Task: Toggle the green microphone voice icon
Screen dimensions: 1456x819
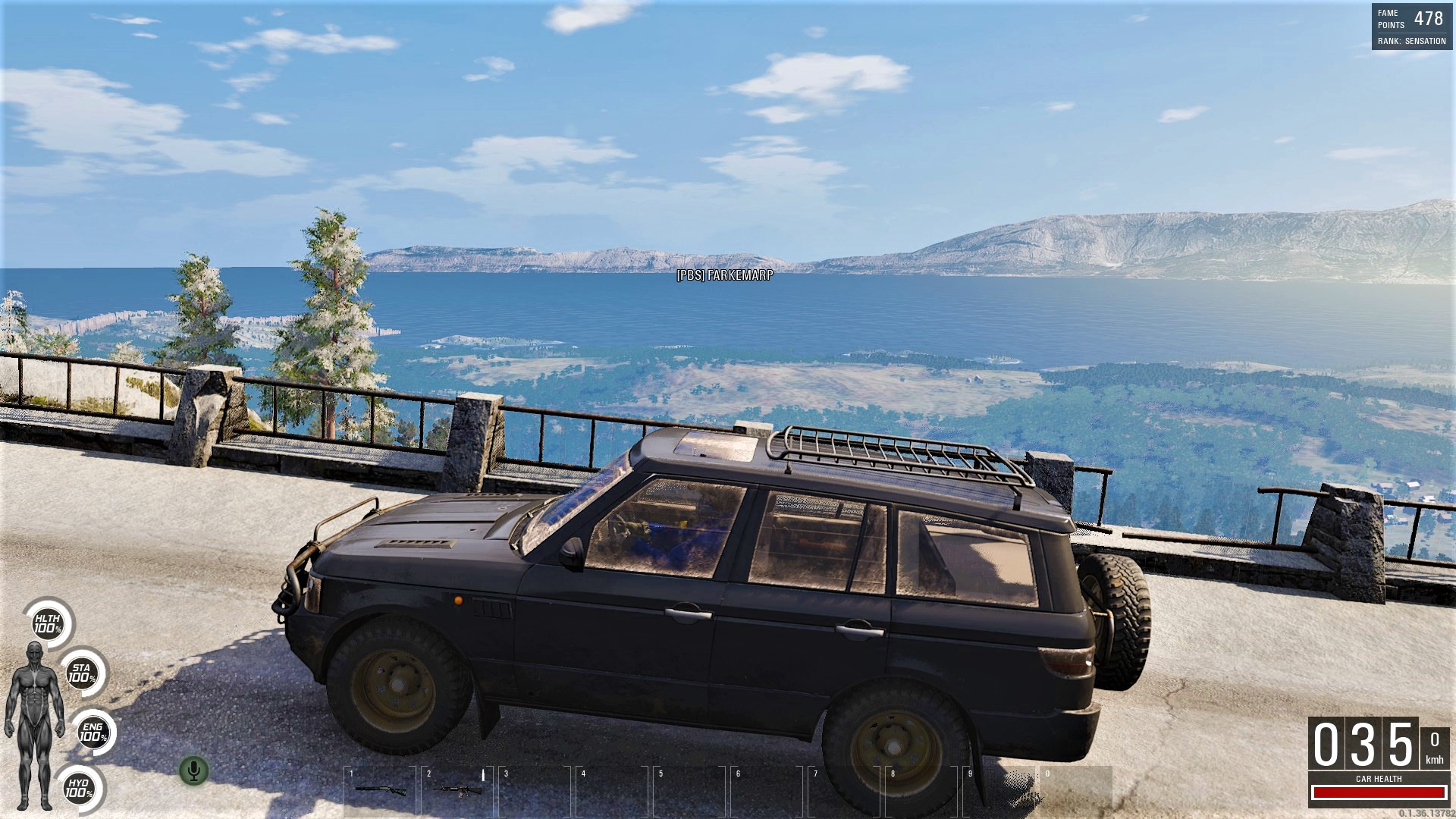Action: click(x=193, y=771)
